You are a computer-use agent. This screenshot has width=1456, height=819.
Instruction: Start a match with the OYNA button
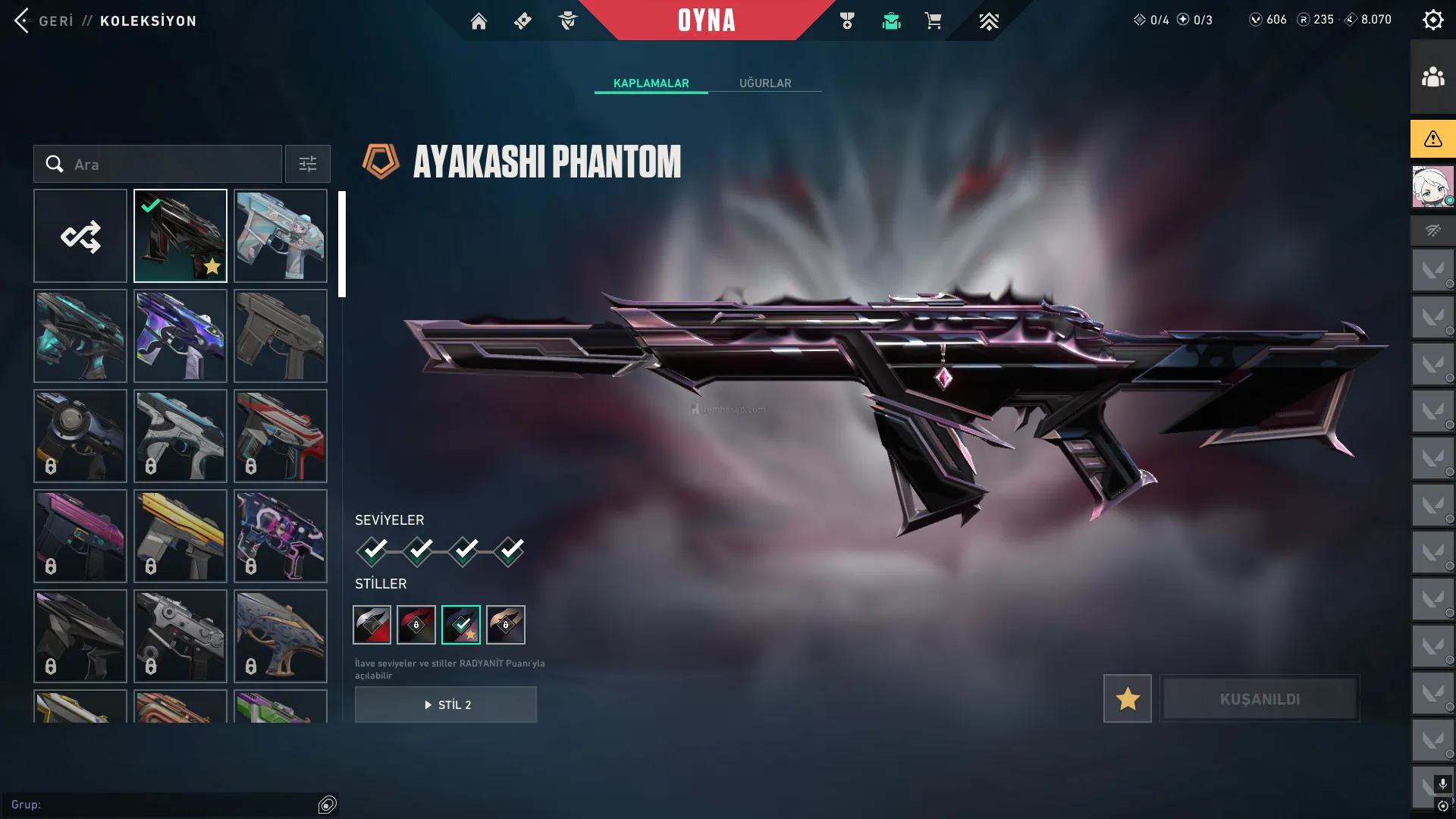(706, 20)
